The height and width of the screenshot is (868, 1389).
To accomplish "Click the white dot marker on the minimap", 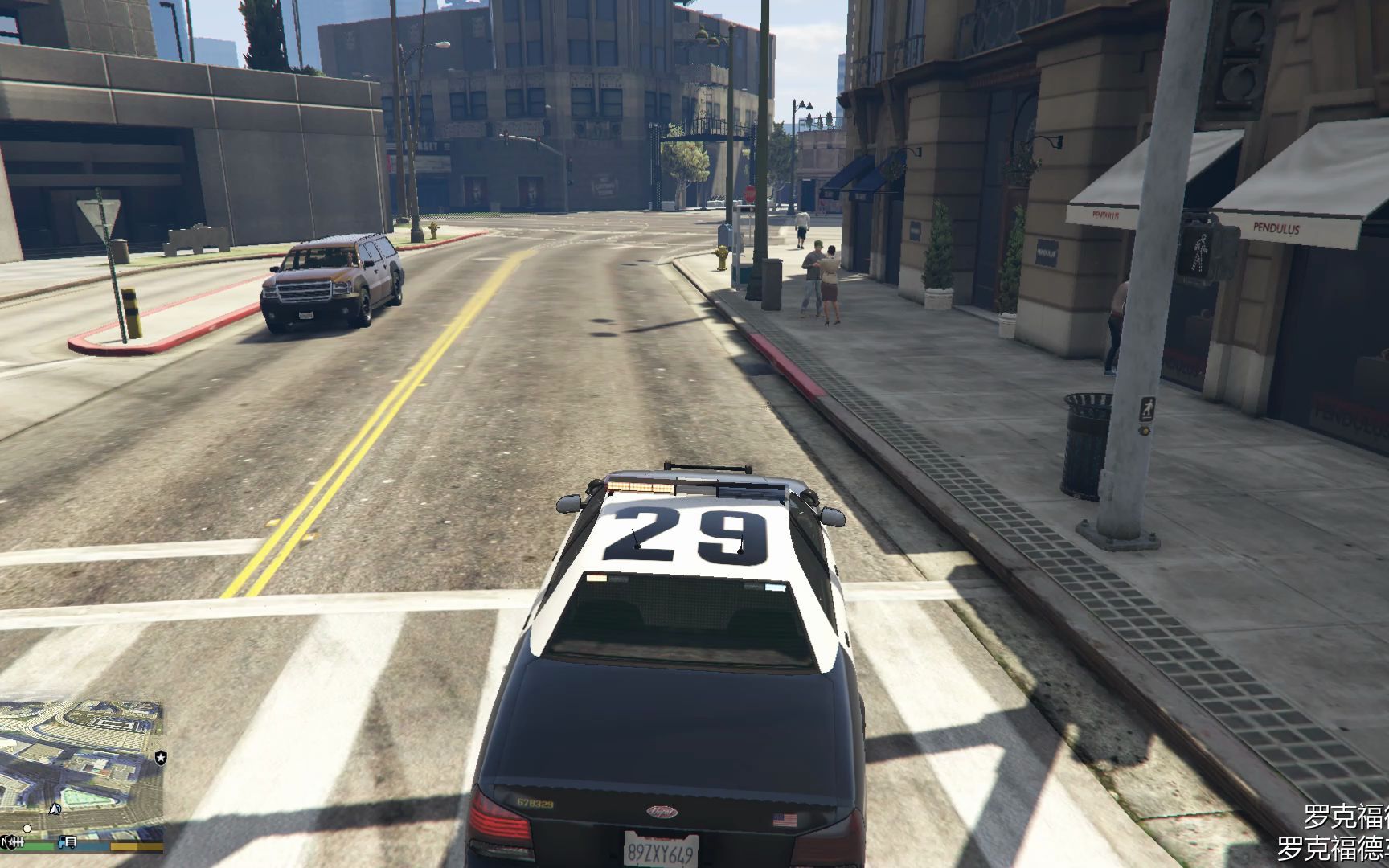I will (27, 828).
